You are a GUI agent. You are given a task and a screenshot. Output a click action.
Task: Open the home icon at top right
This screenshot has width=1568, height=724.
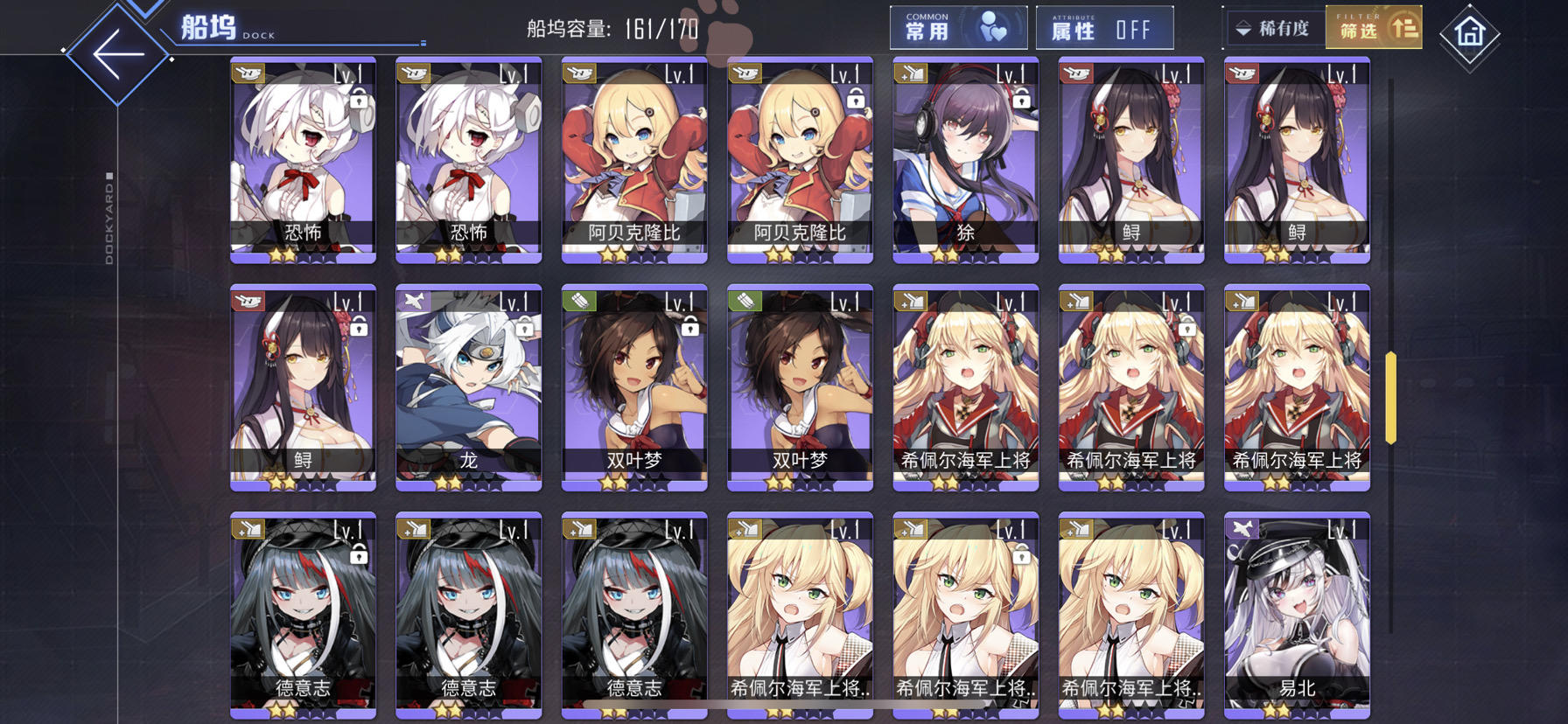[1469, 33]
